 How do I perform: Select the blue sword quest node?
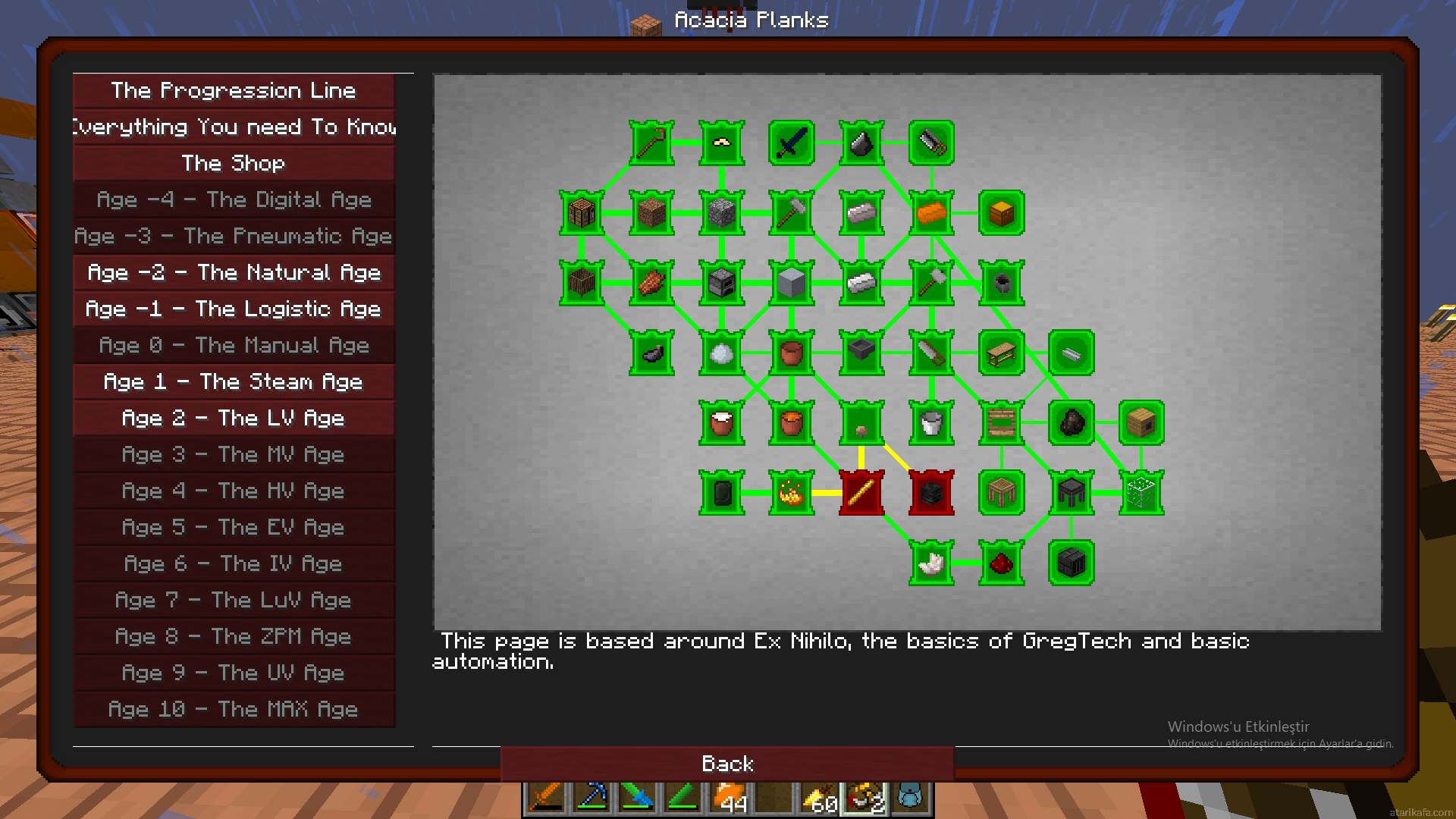point(792,143)
